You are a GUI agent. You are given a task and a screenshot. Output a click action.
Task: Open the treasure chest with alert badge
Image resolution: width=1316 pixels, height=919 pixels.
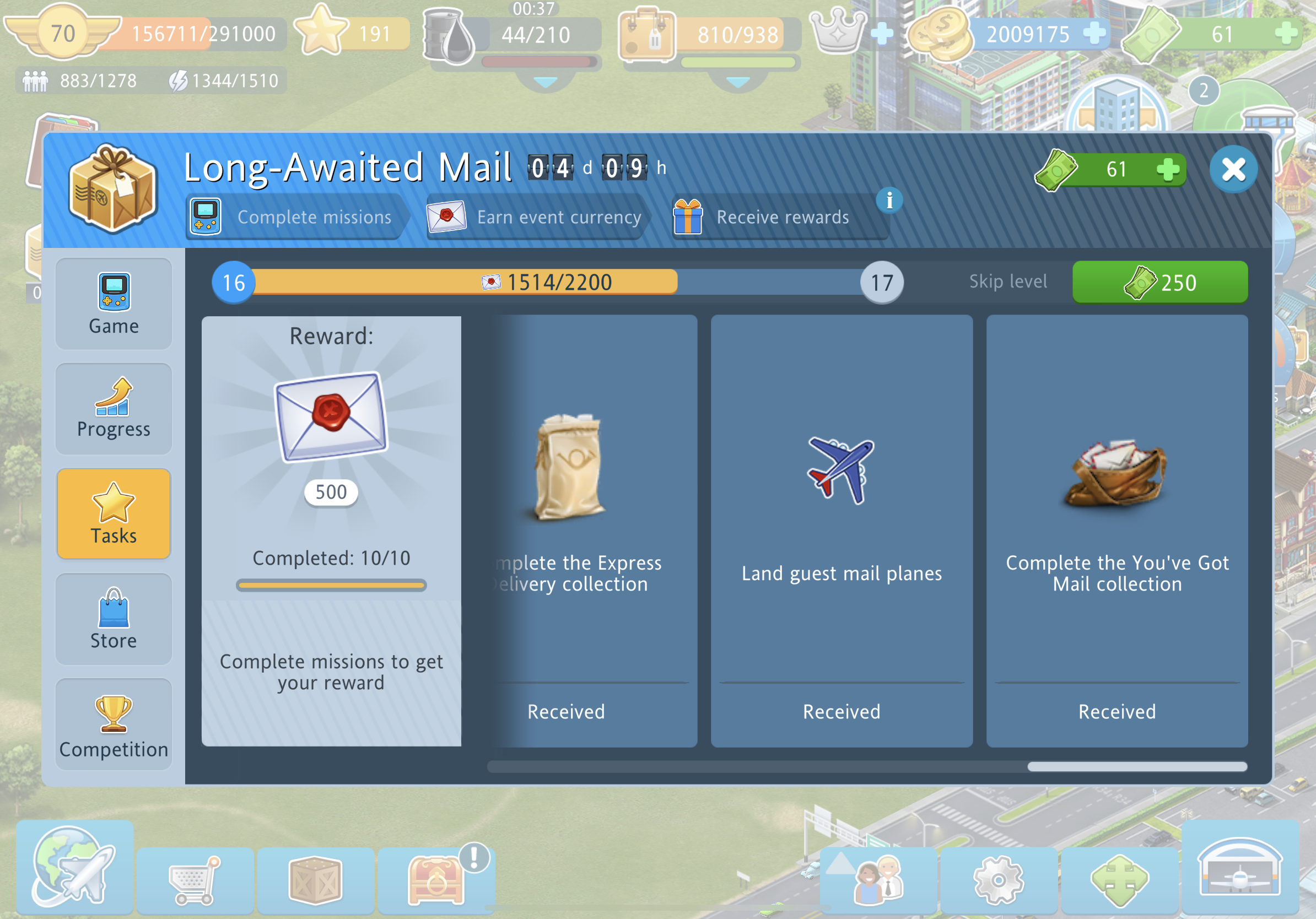point(435,879)
